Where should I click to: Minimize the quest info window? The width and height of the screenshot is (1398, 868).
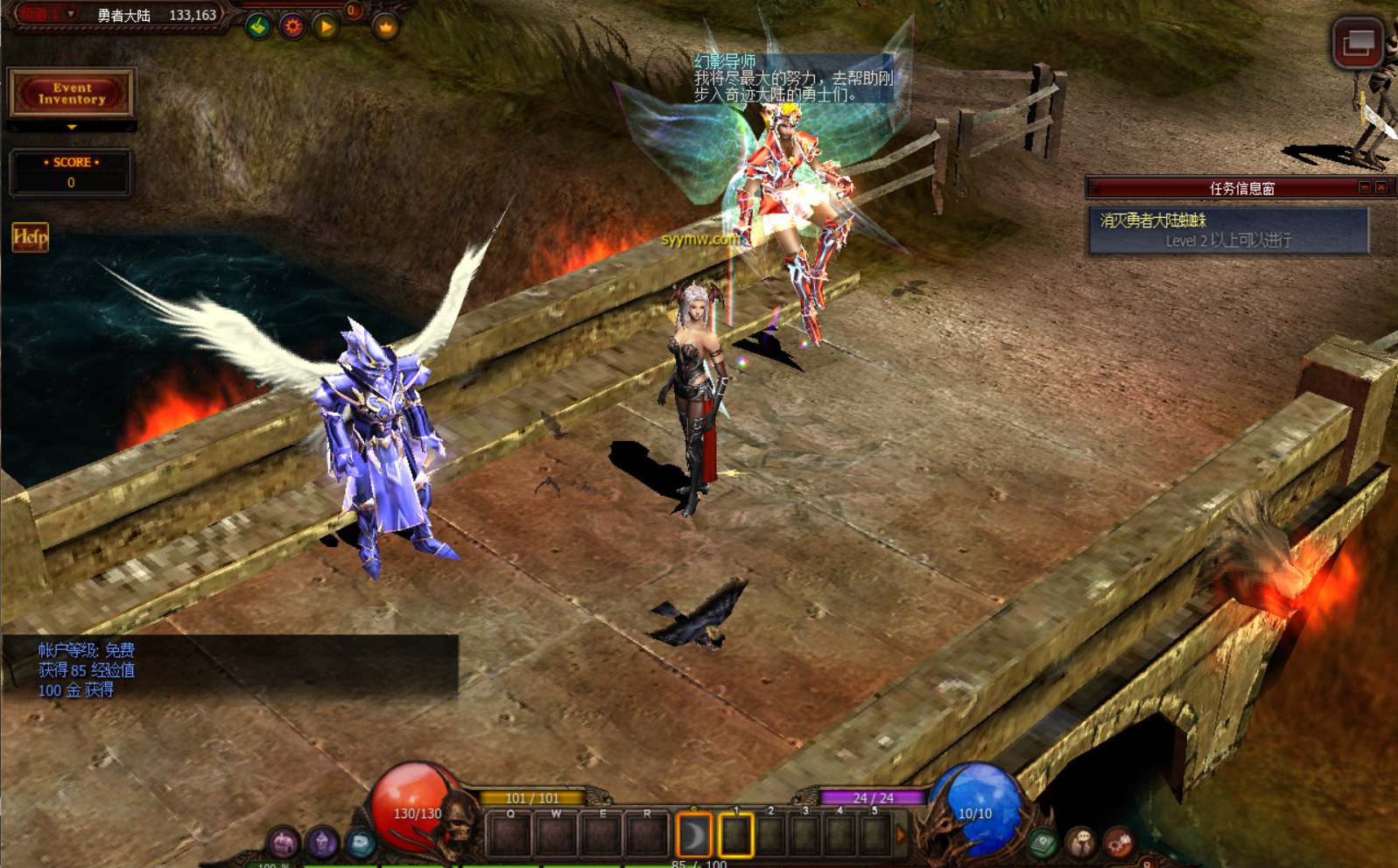click(1364, 187)
